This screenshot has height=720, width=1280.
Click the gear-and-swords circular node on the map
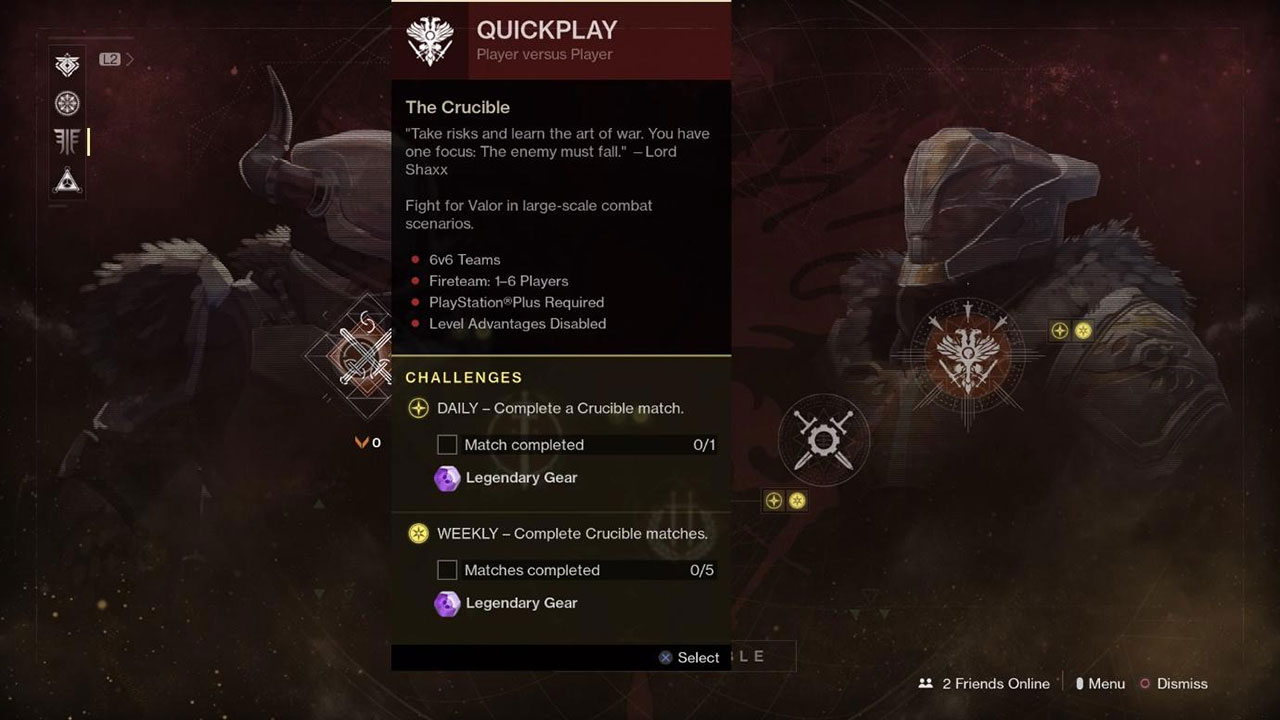823,440
